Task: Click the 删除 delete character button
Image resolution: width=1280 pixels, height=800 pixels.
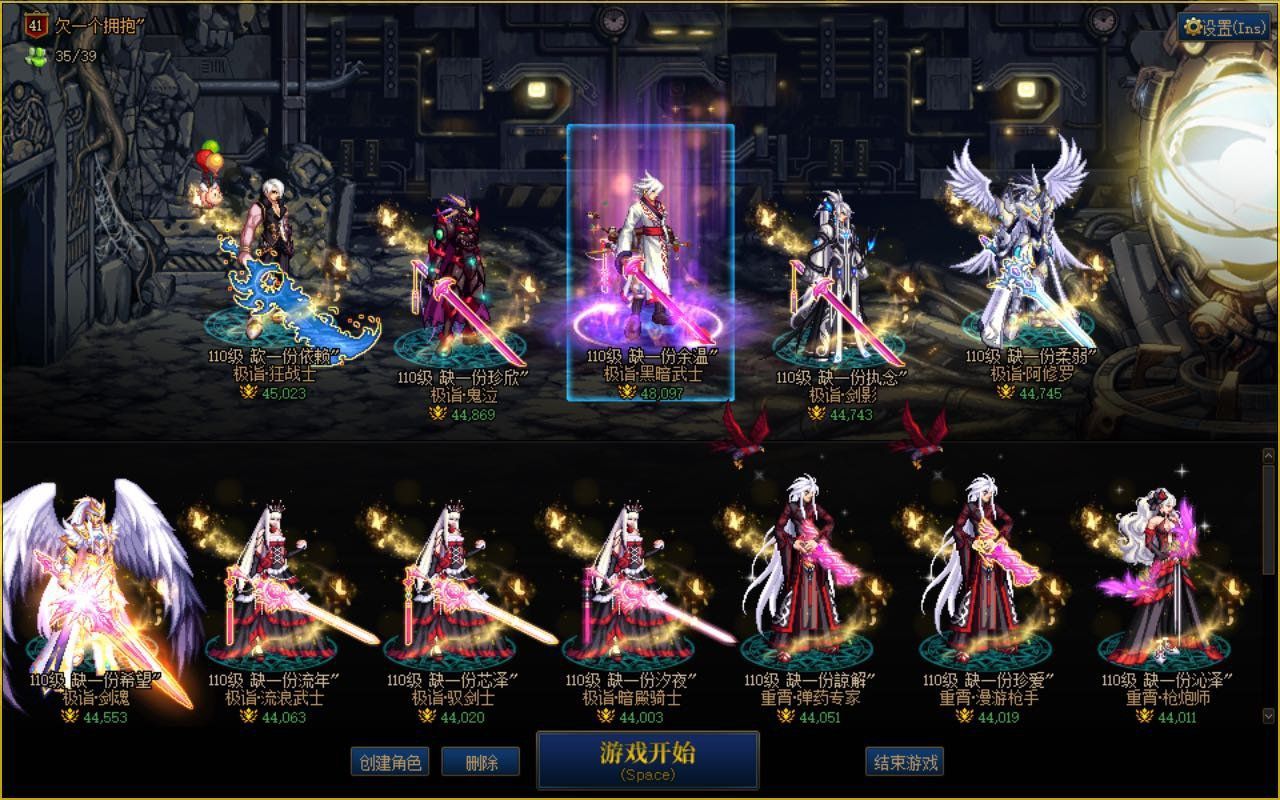Action: [481, 762]
